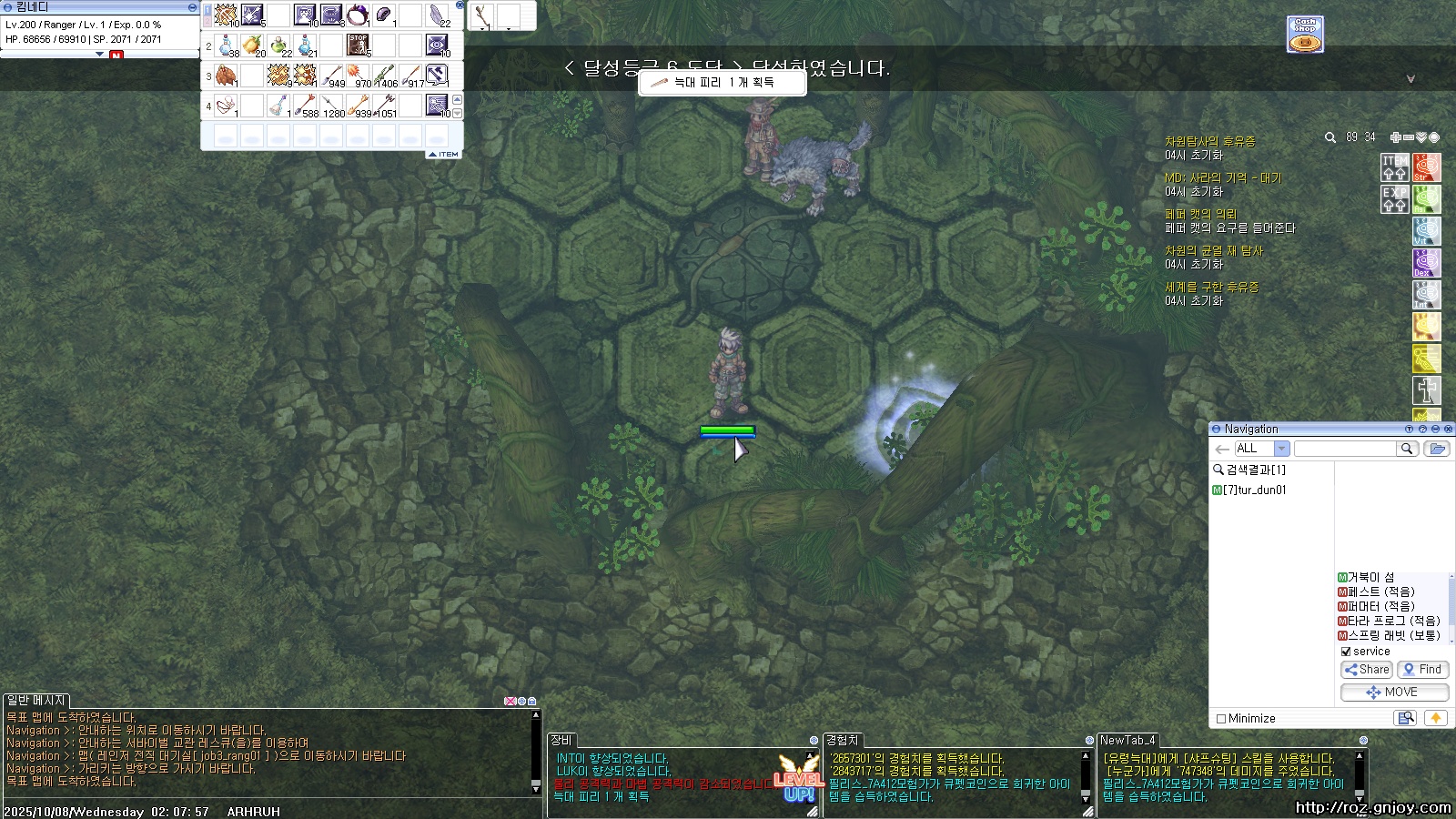Viewport: 1456px width, 819px height.
Task: Open the NewTab_4 chat tab
Action: pyautogui.click(x=1127, y=740)
